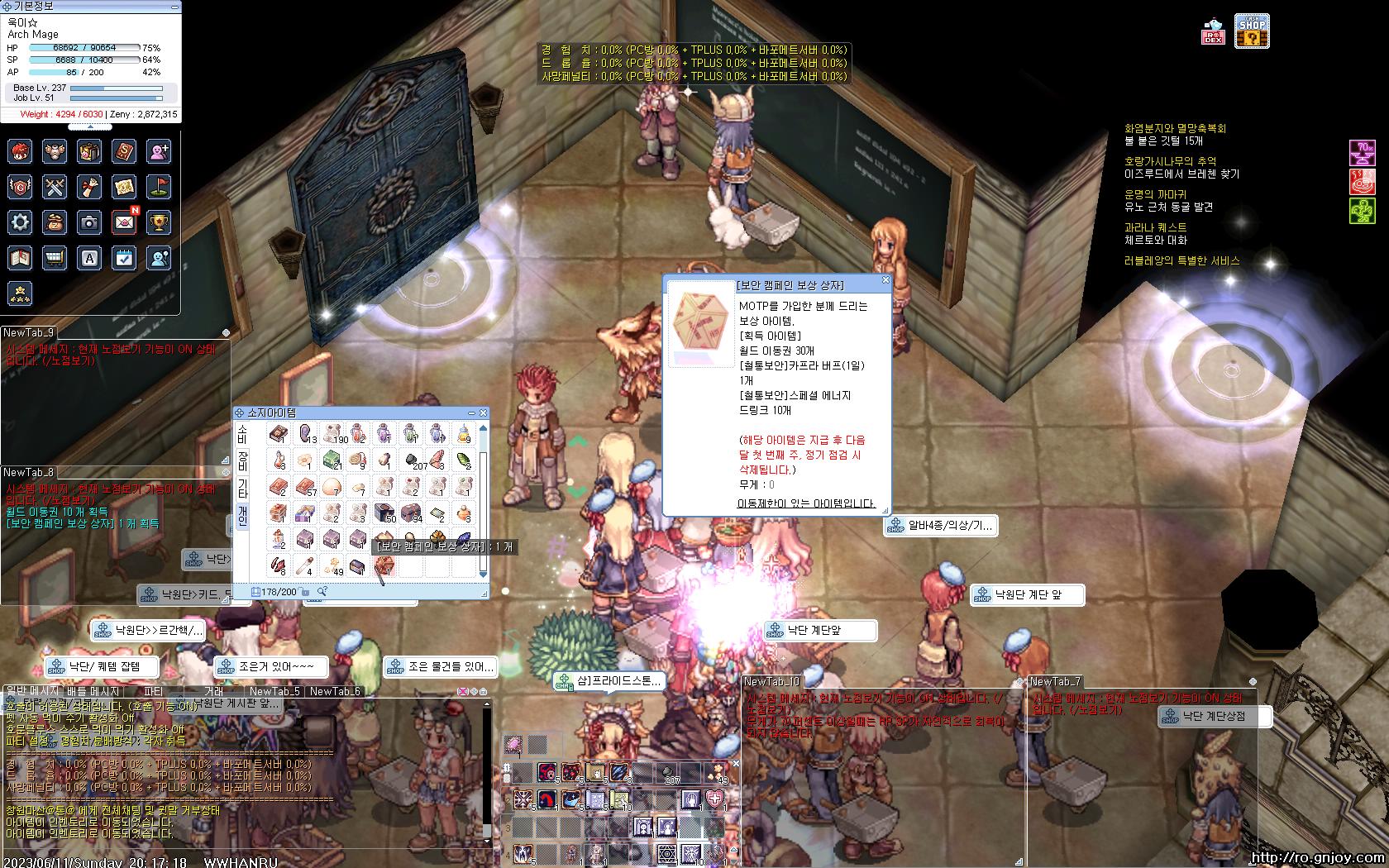
Task: Open the shopping cart menu icon
Action: click(55, 258)
